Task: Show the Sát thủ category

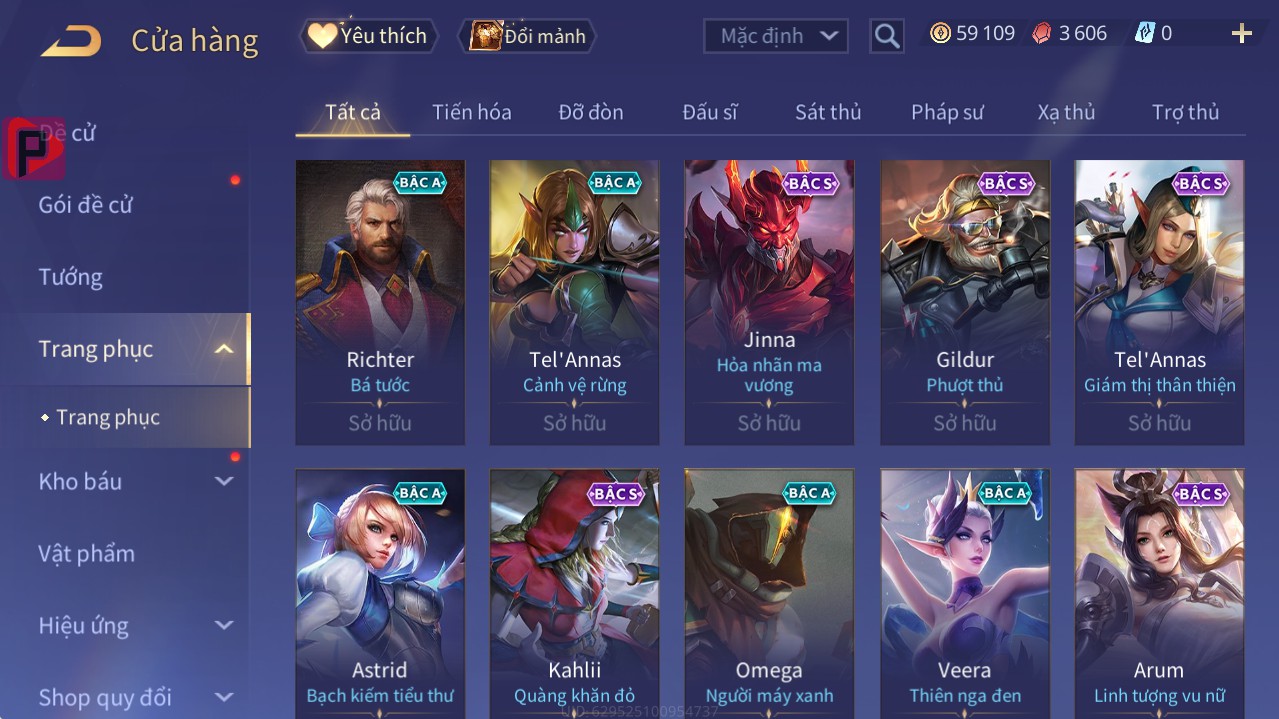Action: 828,112
